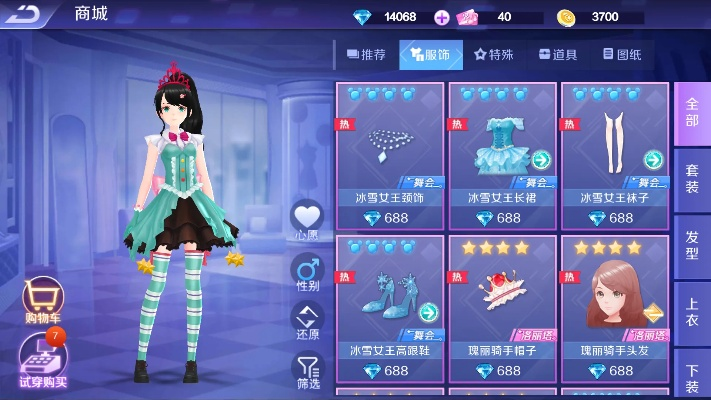Switch to the 推荐 tab
711x400 pixels.
[x=365, y=55]
